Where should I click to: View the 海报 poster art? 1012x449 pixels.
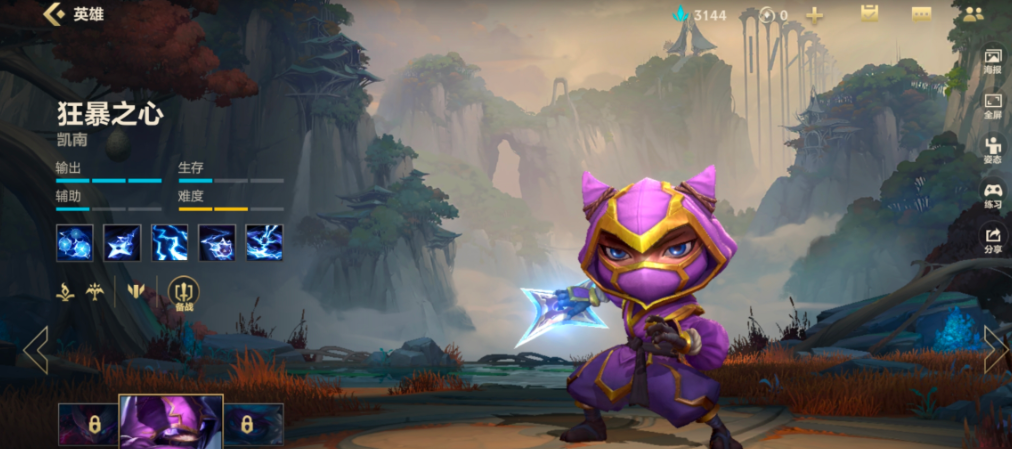[993, 61]
